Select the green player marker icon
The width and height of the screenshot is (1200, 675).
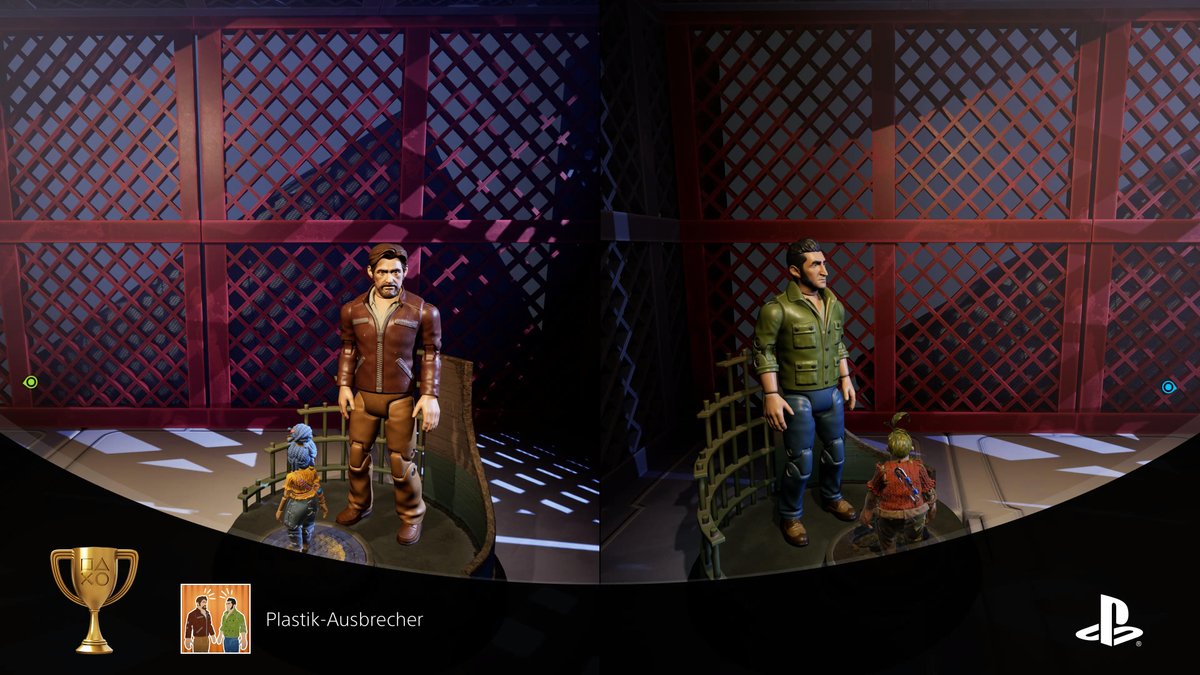[x=31, y=382]
